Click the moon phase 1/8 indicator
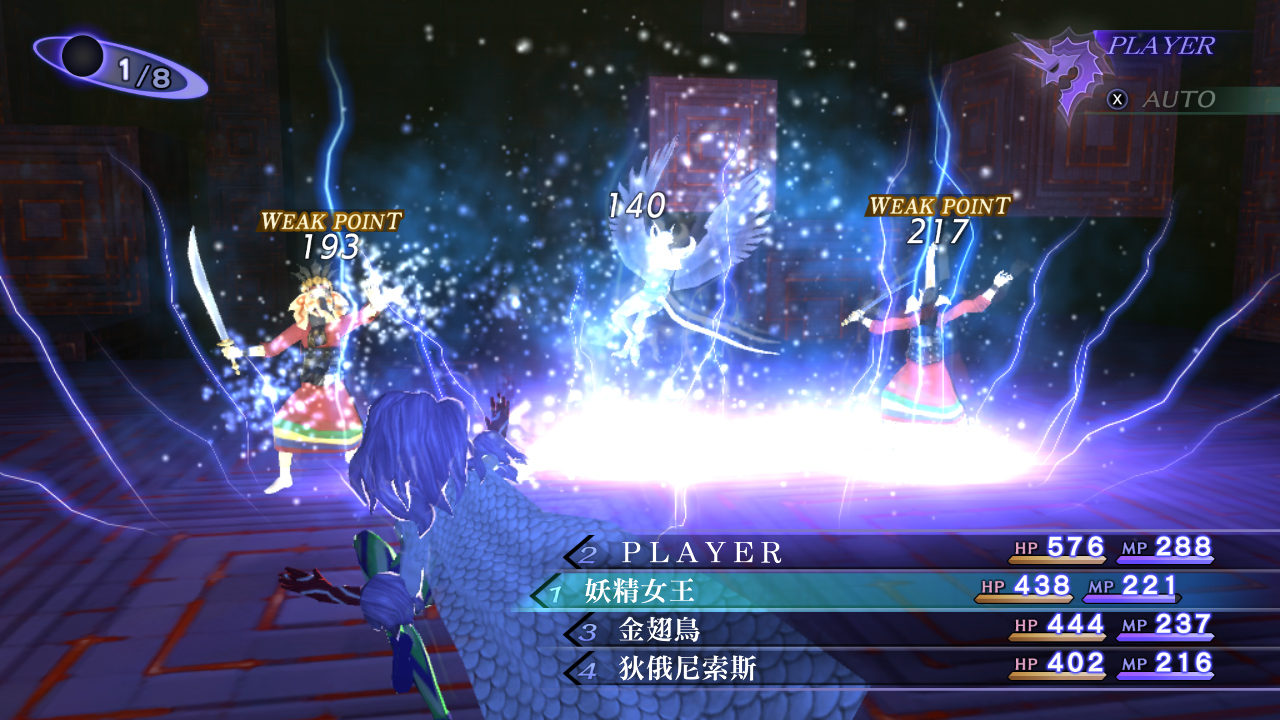The width and height of the screenshot is (1280, 720). [118, 67]
